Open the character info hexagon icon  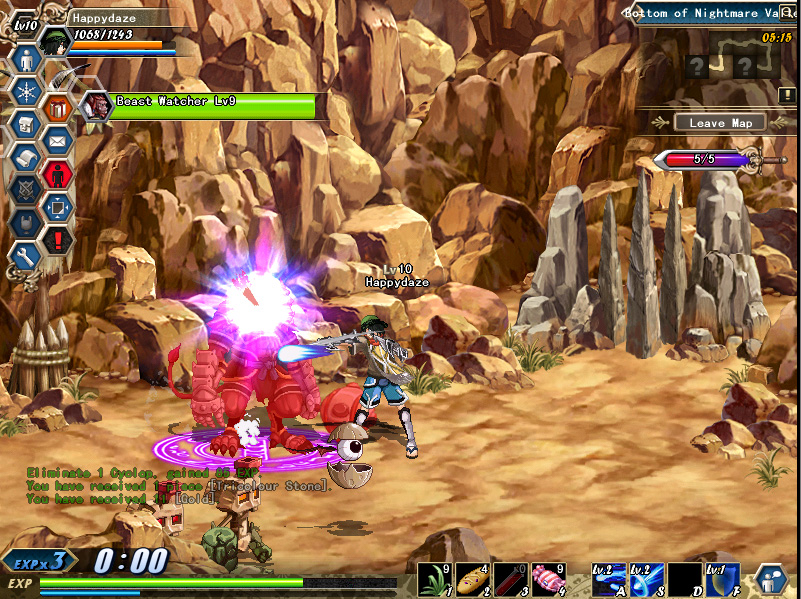[26, 58]
